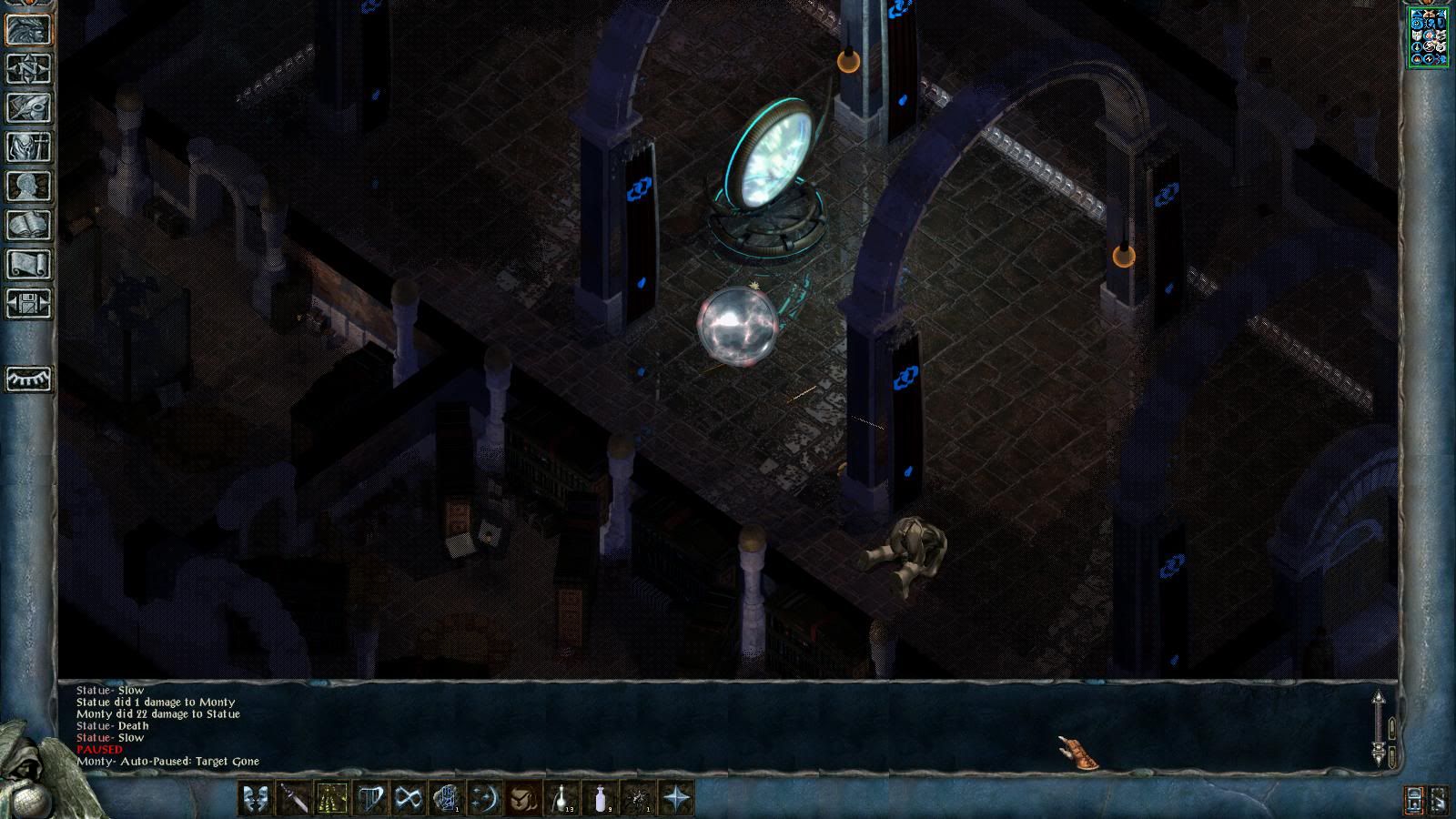
Task: Use the flask item with 13 charges
Action: [x=561, y=798]
